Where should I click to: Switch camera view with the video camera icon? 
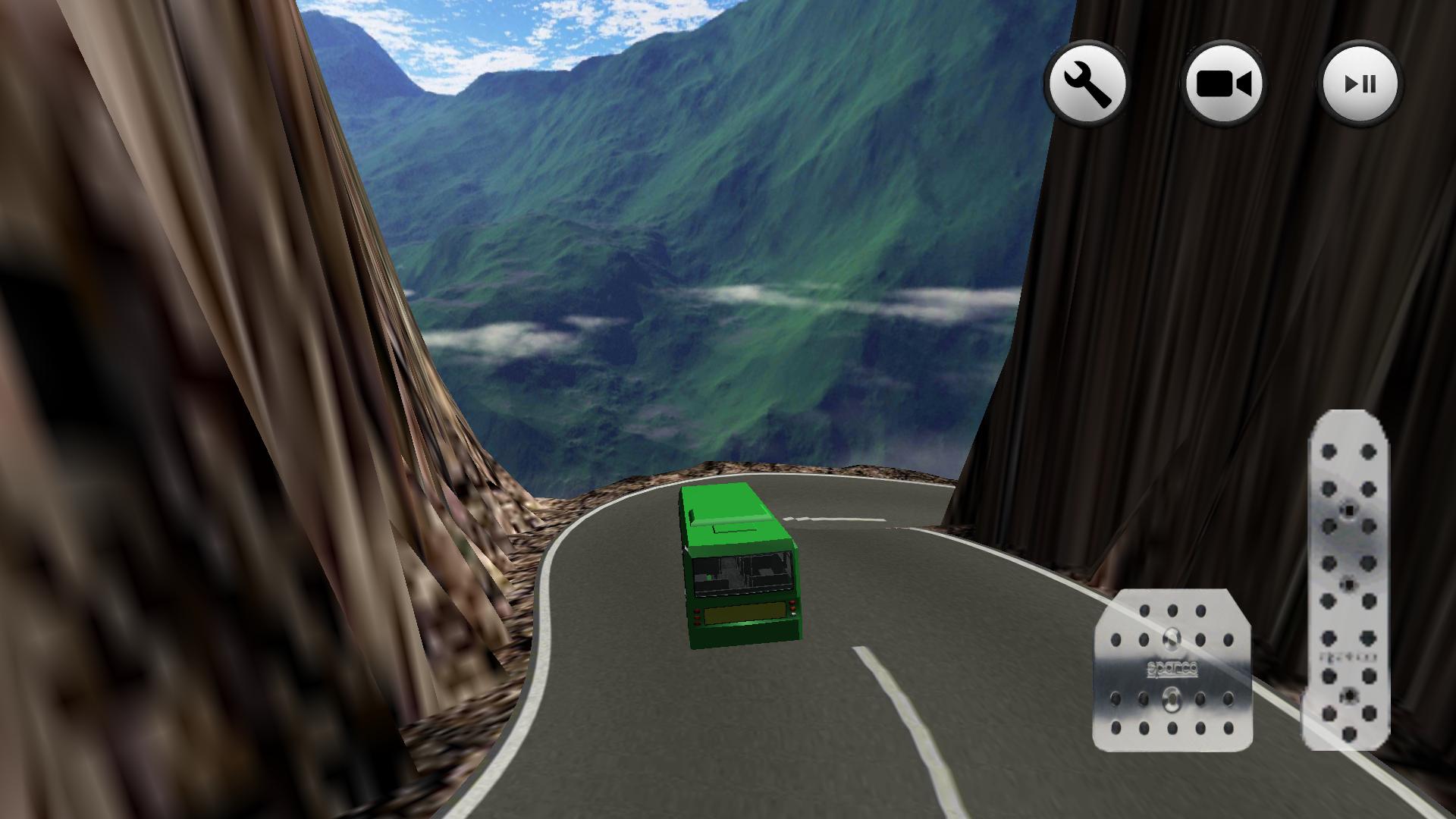1224,84
